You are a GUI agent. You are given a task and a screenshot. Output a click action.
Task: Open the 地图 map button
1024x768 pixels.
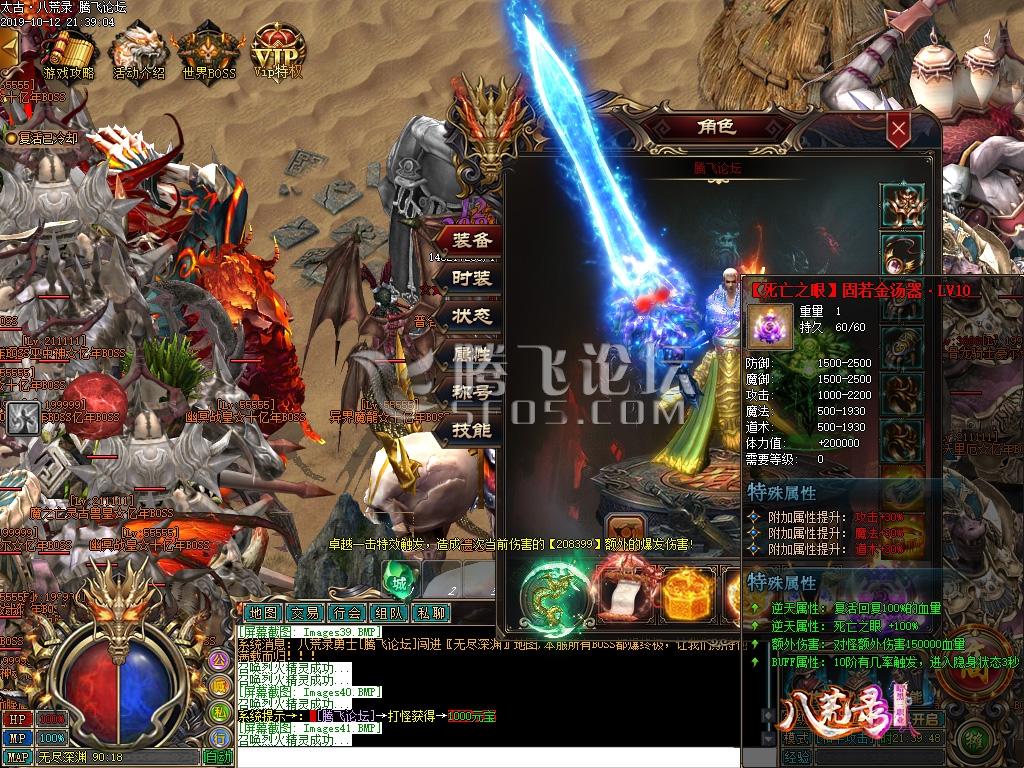click(x=263, y=613)
